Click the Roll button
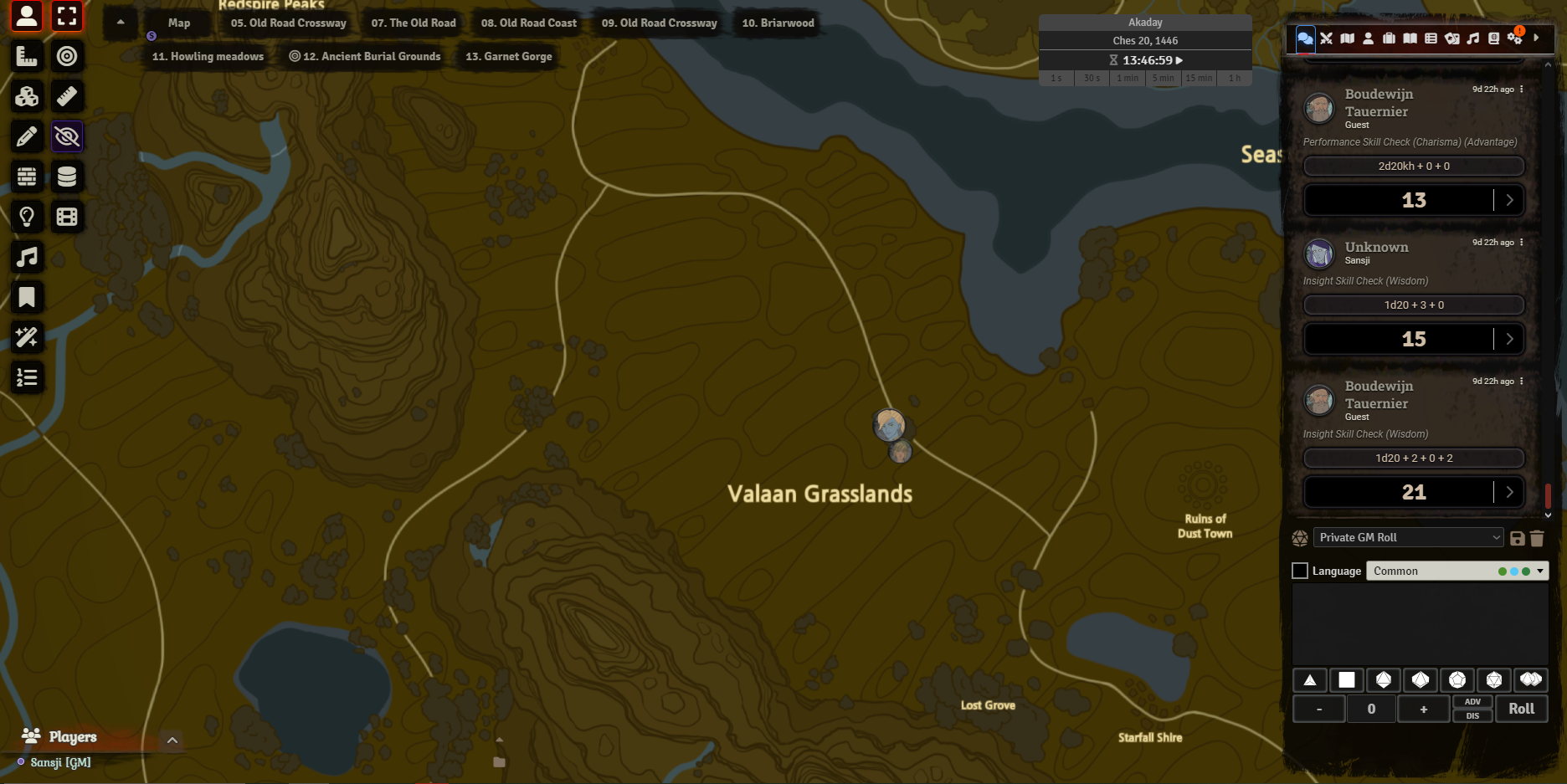This screenshot has height=784, width=1567. pos(1521,709)
